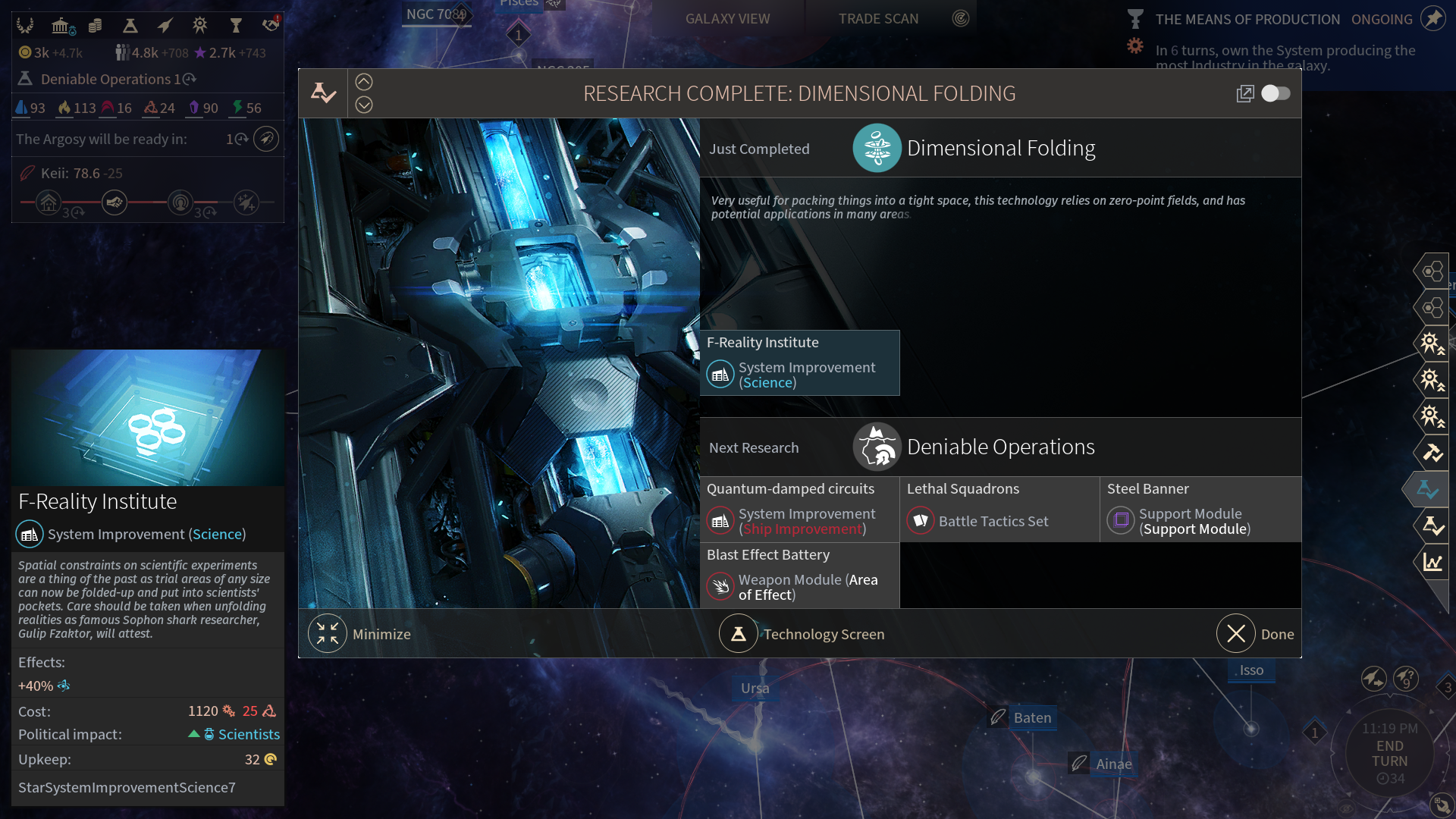The height and width of the screenshot is (819, 1456).
Task: Select the Lethal Squadrons battle tactics
Action: [999, 510]
